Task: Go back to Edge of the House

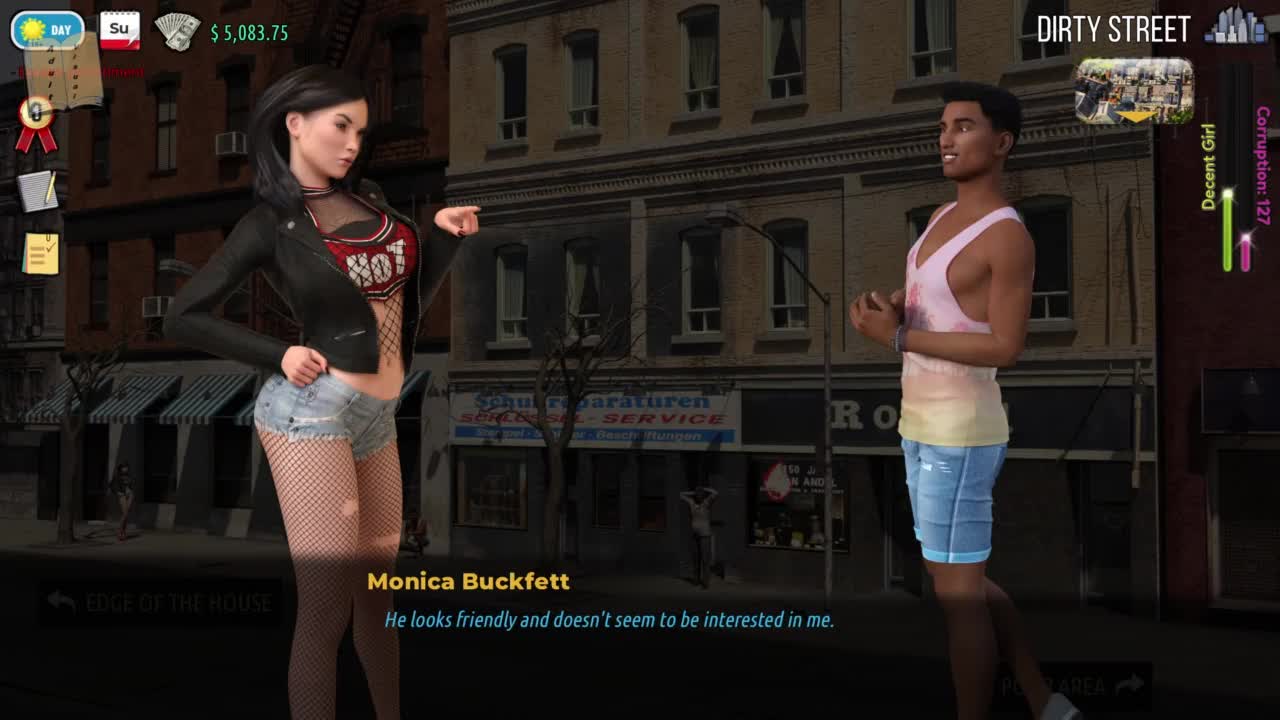Action: click(160, 602)
